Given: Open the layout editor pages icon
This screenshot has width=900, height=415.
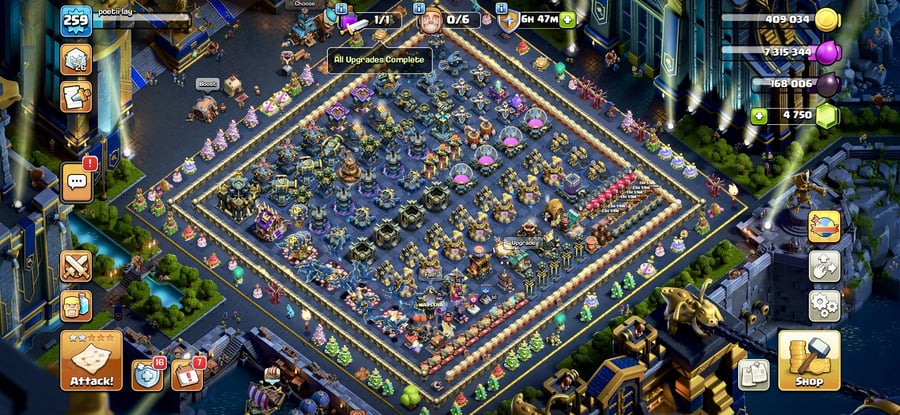Looking at the screenshot, I should pos(754,375).
